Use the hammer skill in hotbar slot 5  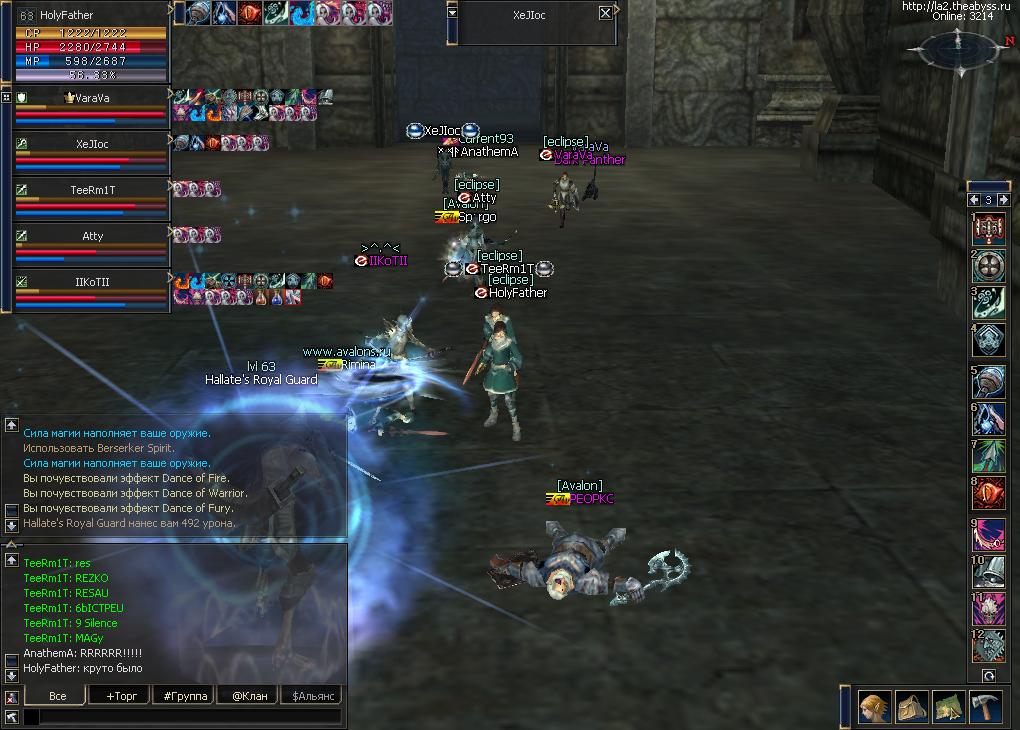click(989, 383)
